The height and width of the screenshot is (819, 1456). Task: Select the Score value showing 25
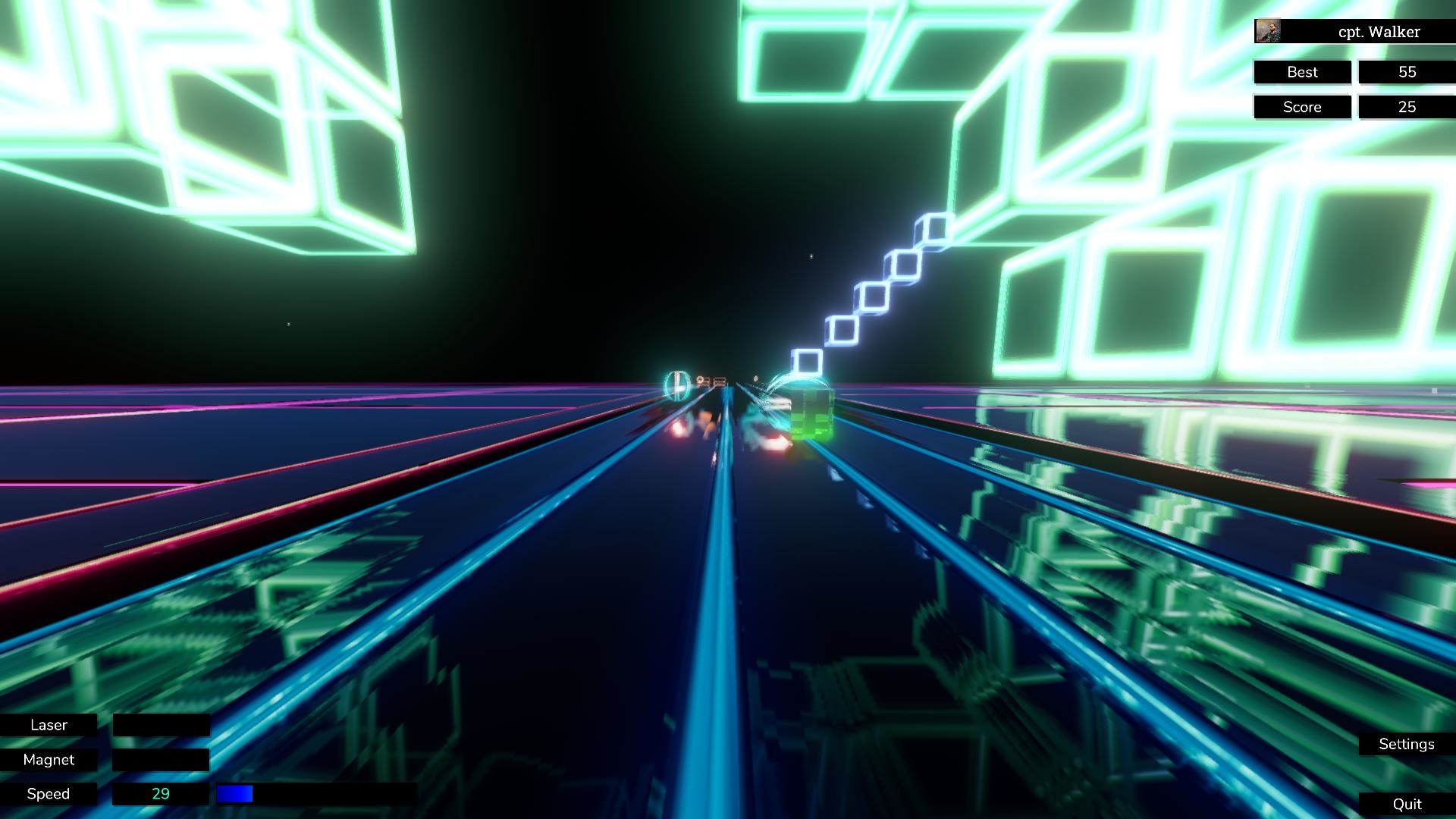click(1407, 107)
